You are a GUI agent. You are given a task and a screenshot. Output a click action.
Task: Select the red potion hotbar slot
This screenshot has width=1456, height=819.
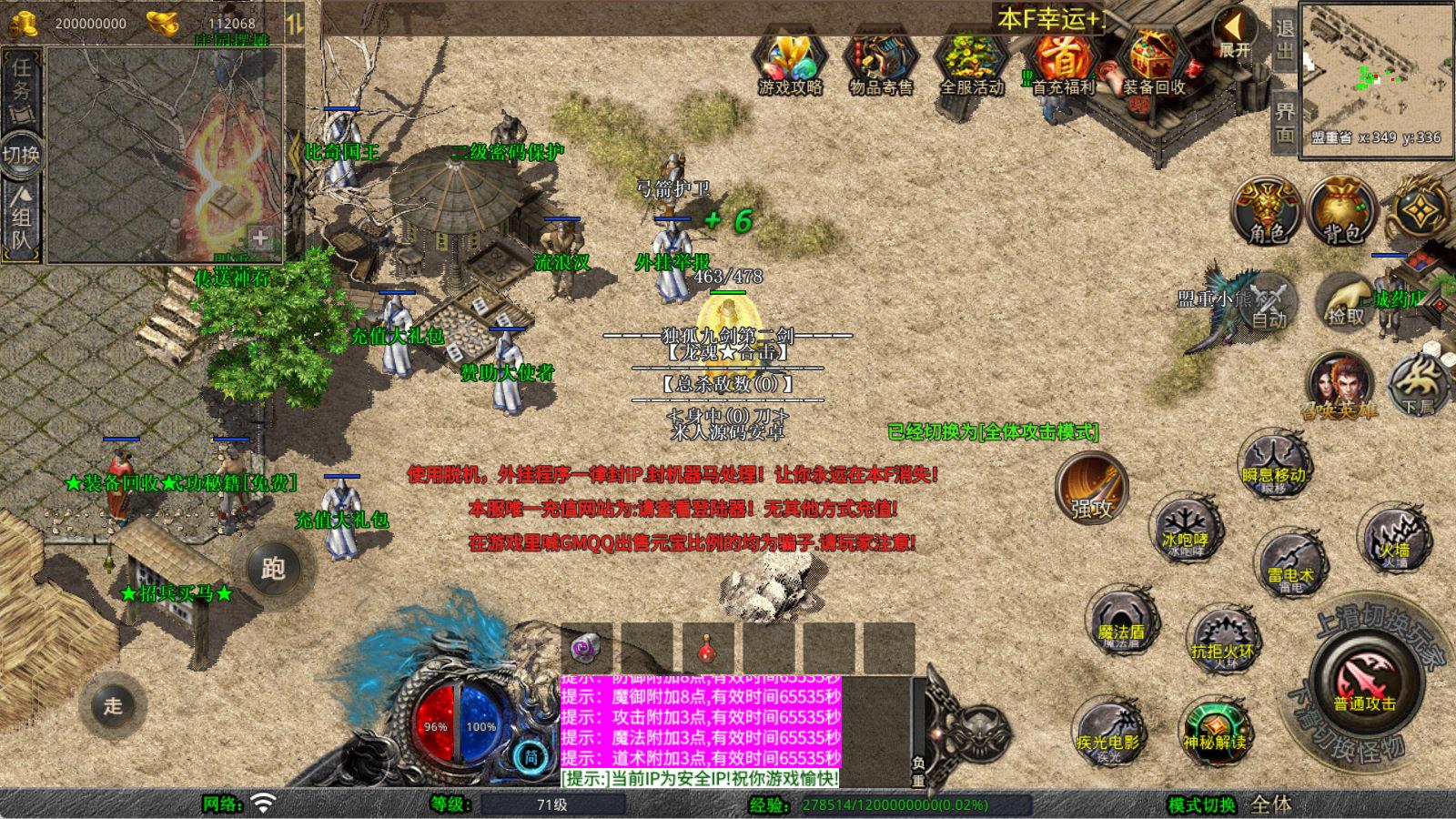(x=708, y=648)
